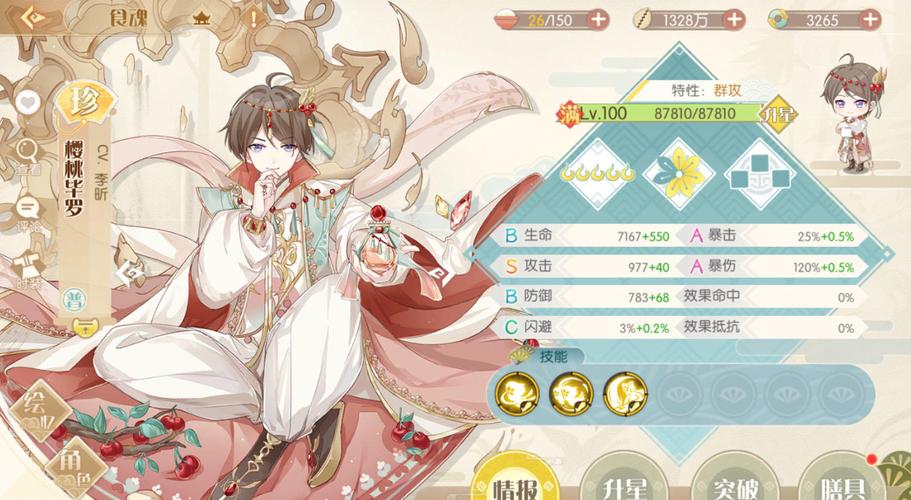
Task: Tap the heart favorite icon
Action: pyautogui.click(x=29, y=102)
